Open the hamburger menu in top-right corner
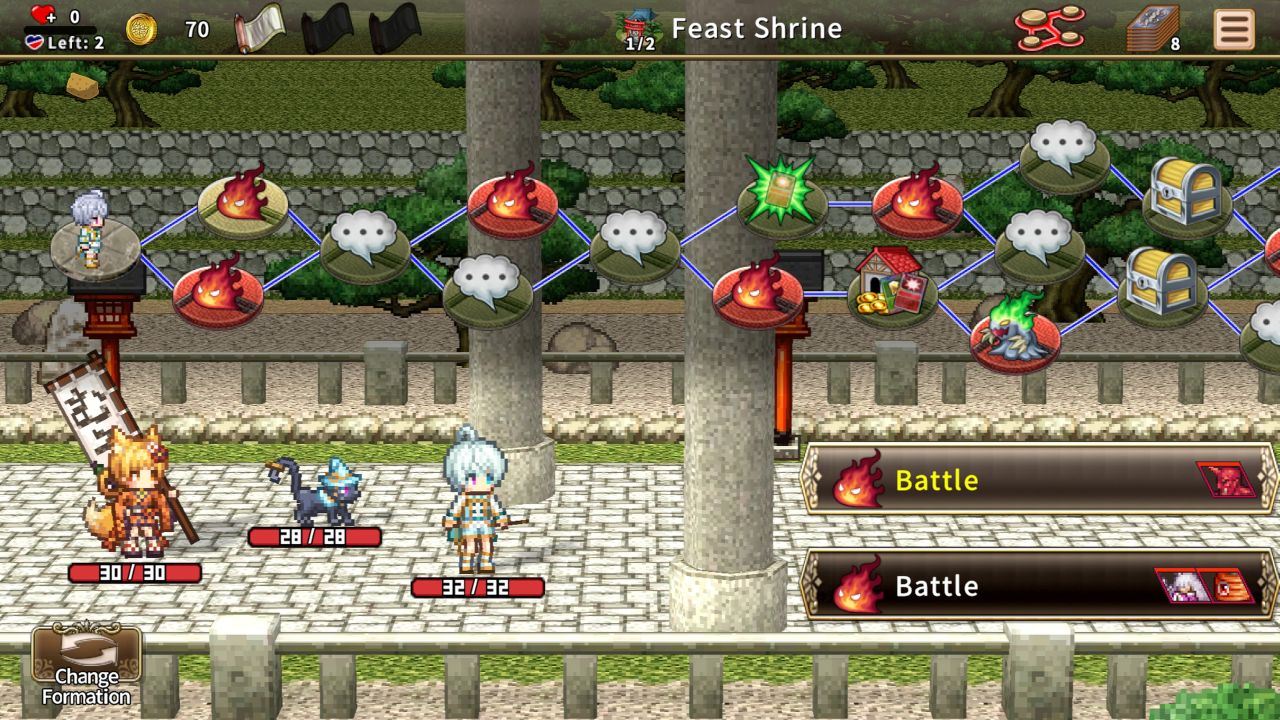Image resolution: width=1280 pixels, height=720 pixels. click(x=1233, y=28)
